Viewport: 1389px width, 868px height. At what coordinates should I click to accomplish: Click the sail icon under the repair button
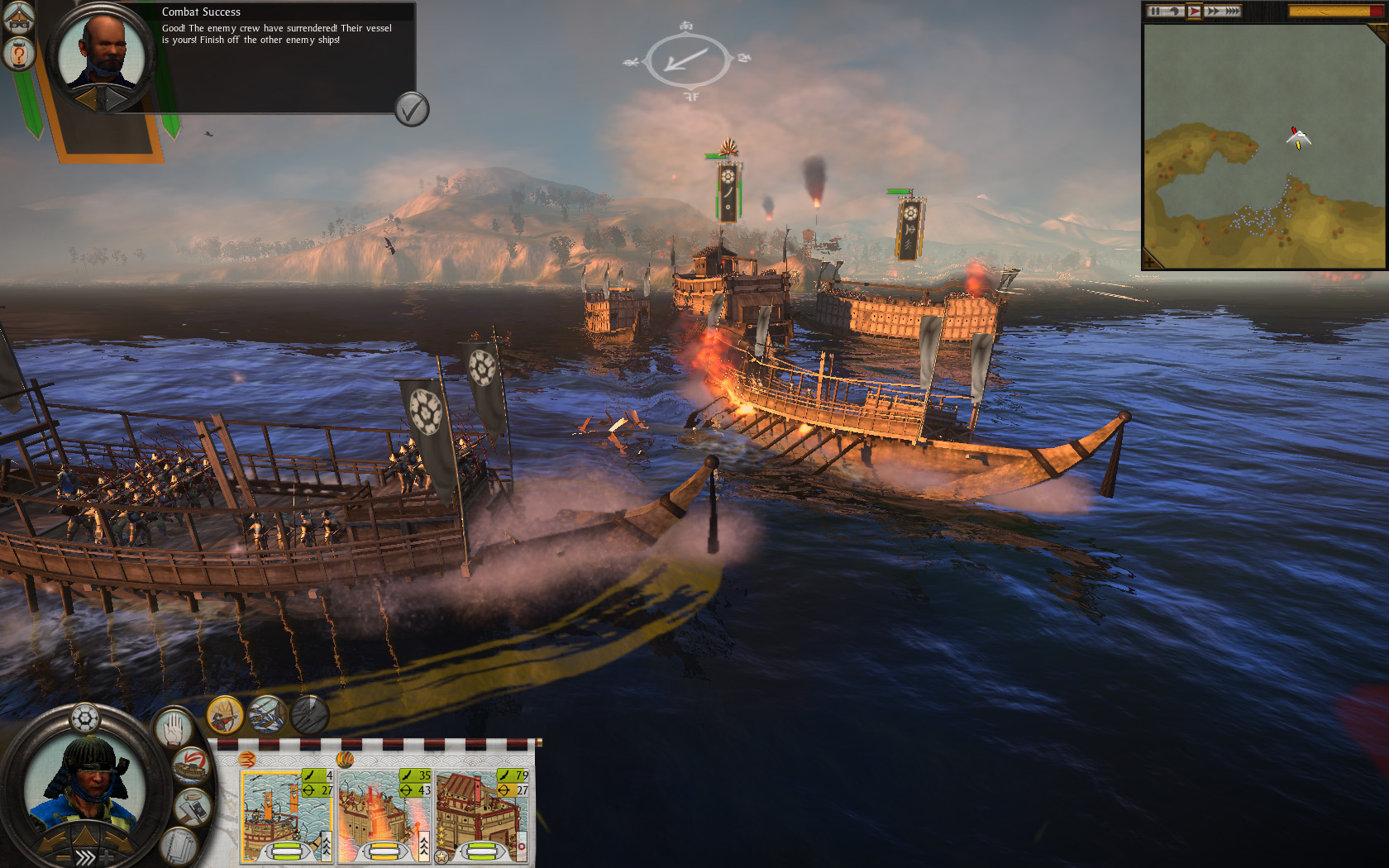[x=178, y=846]
